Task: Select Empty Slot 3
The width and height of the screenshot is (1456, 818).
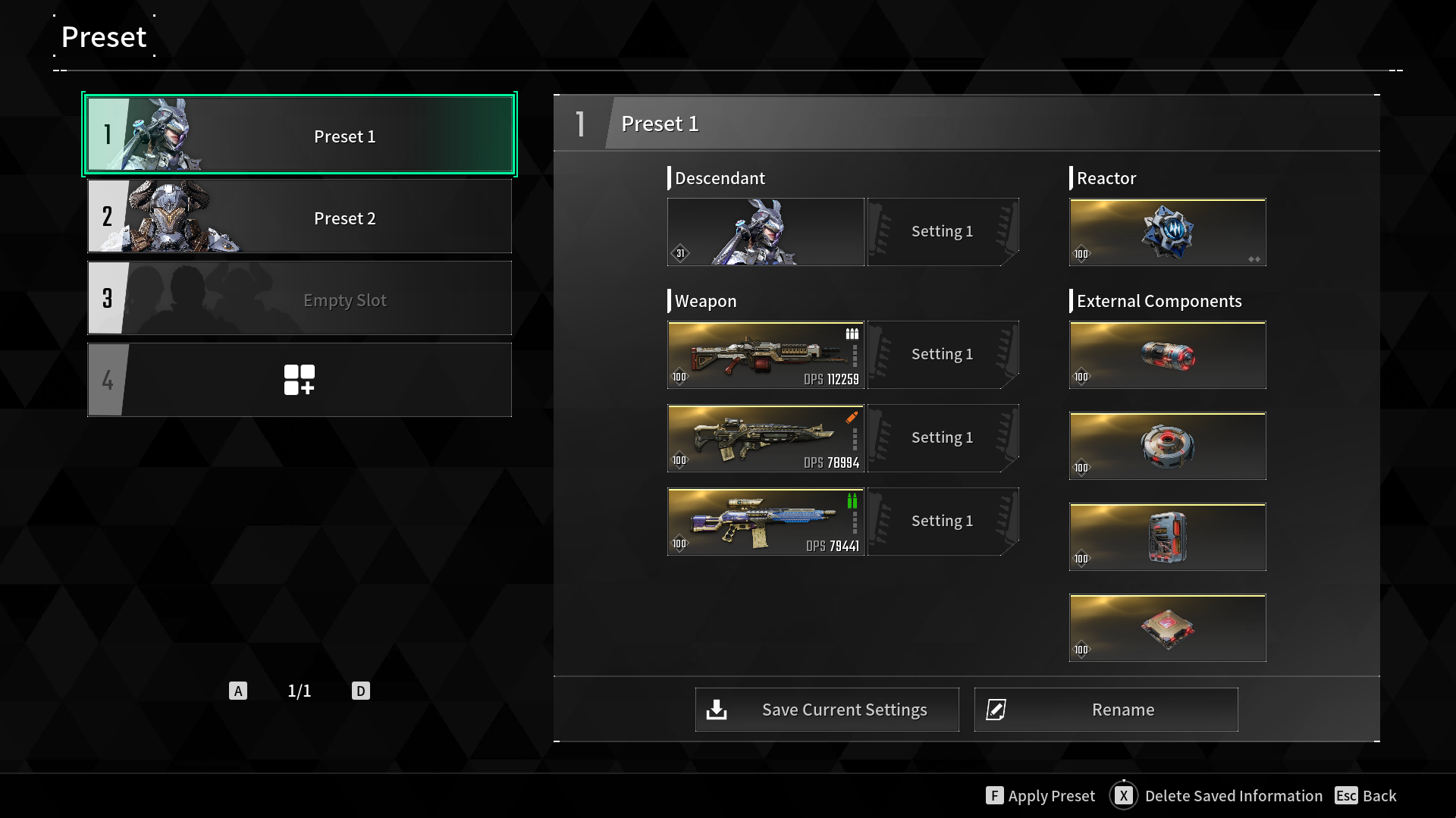Action: click(300, 299)
